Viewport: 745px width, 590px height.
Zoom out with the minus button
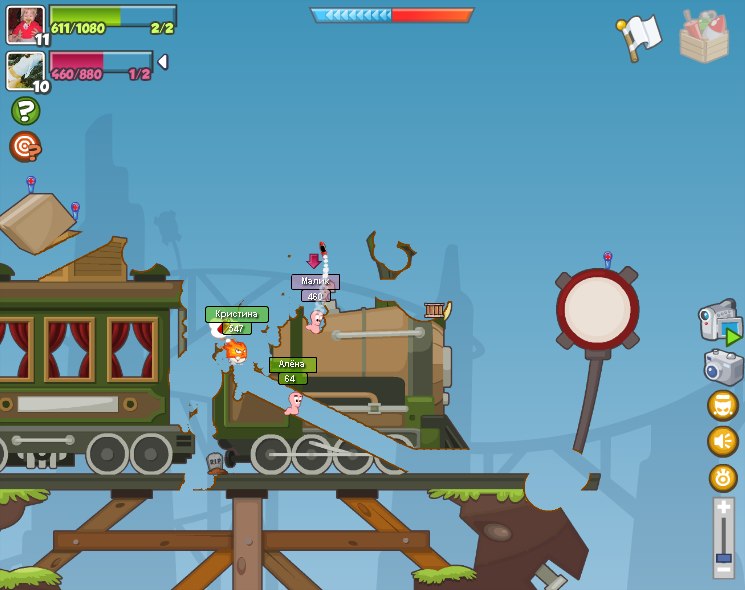point(724,570)
